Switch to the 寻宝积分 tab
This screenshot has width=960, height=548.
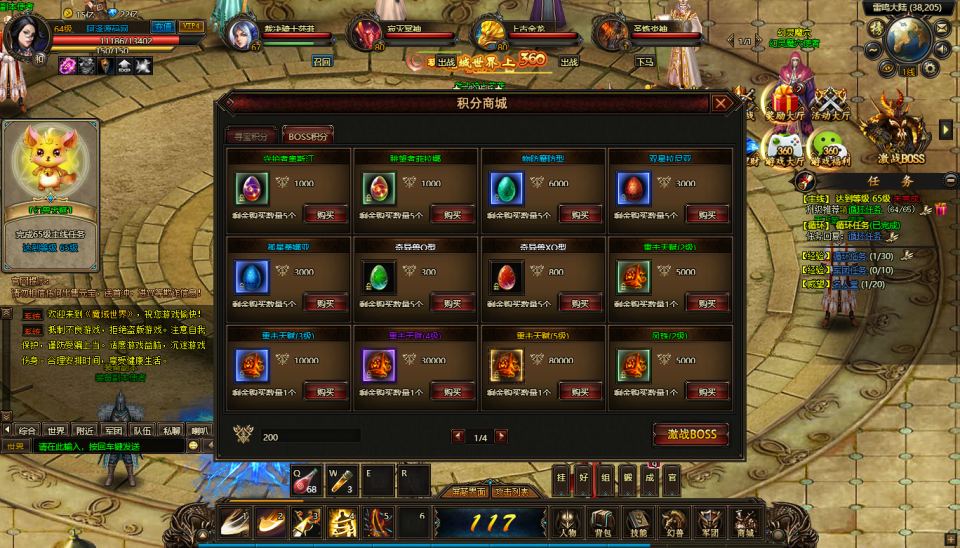(251, 136)
